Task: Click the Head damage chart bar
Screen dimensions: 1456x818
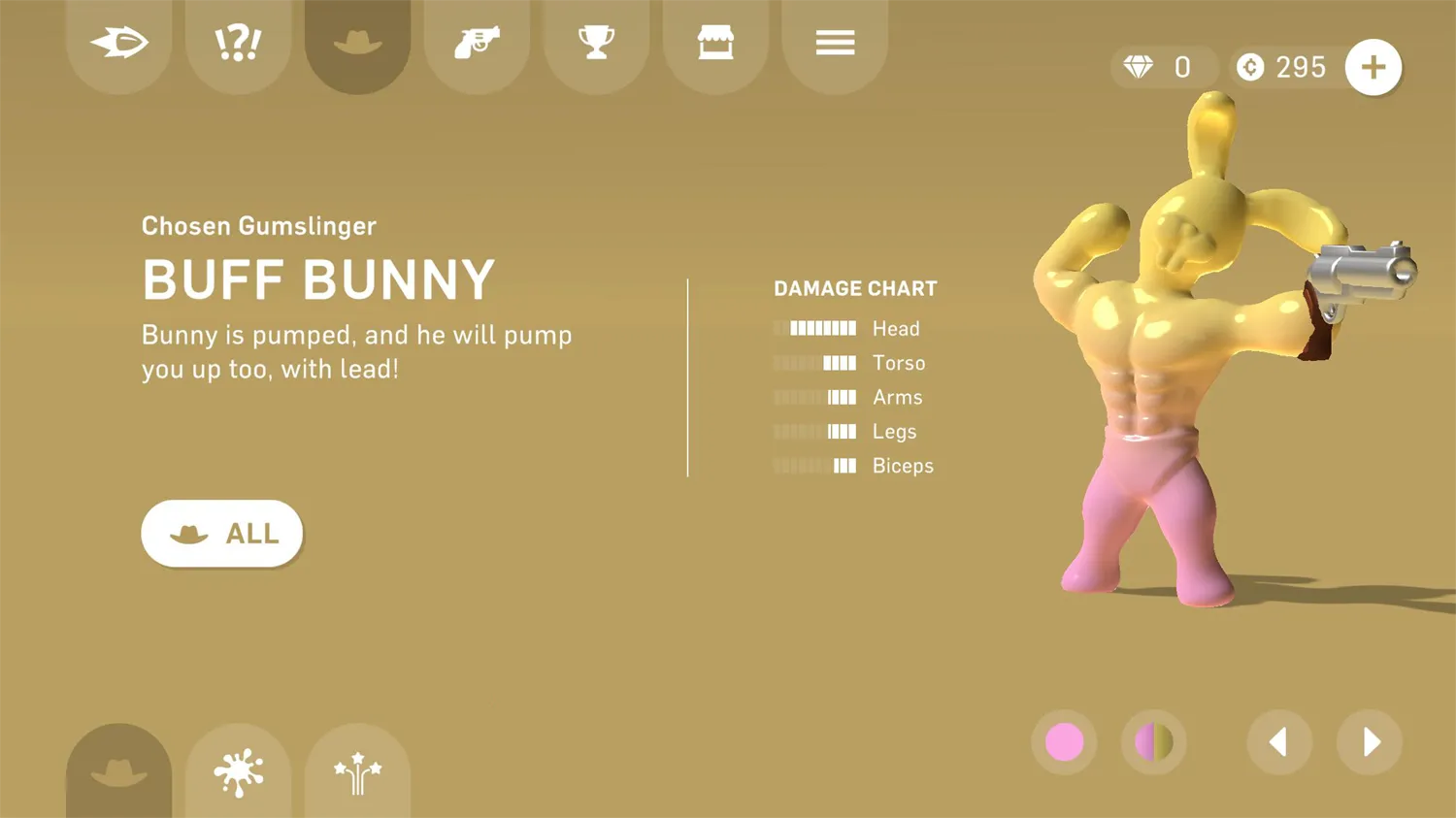Action: pos(815,328)
